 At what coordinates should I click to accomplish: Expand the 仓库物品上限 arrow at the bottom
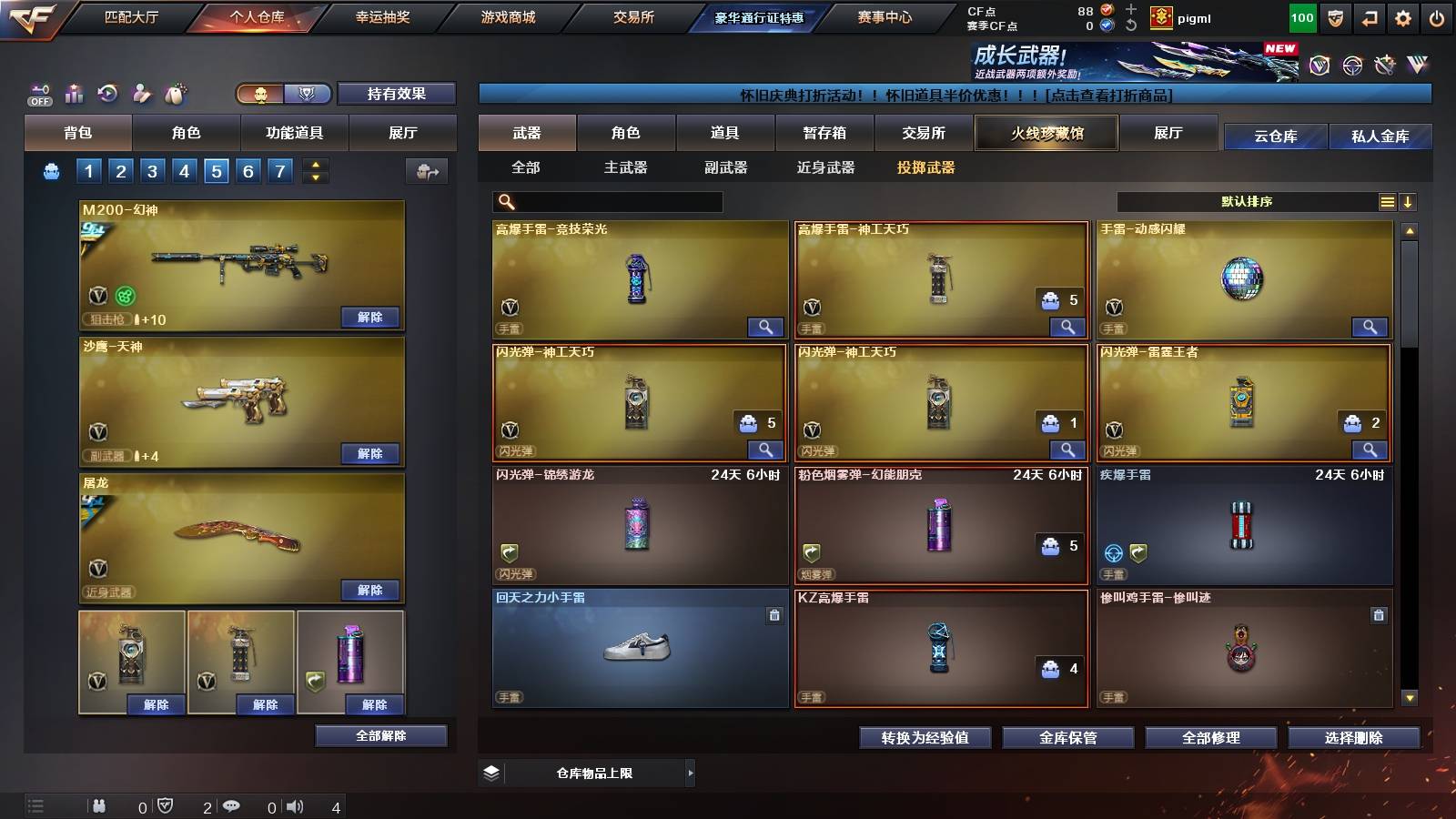690,772
